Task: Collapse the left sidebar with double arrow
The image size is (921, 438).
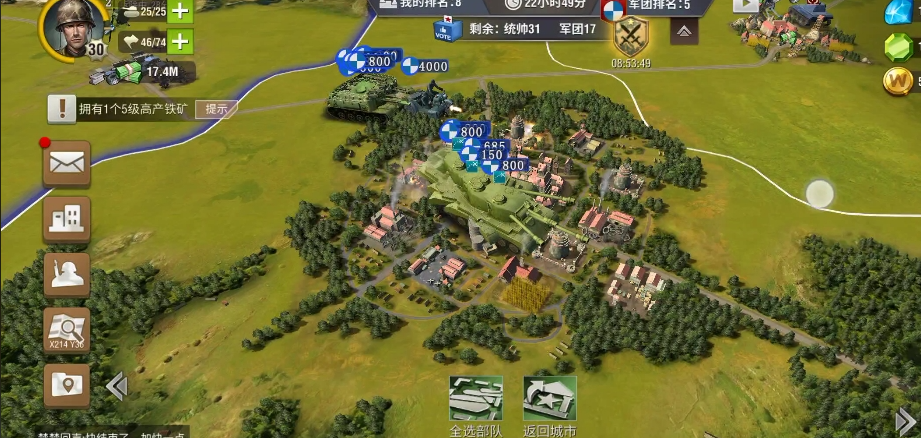Action: 116,386
